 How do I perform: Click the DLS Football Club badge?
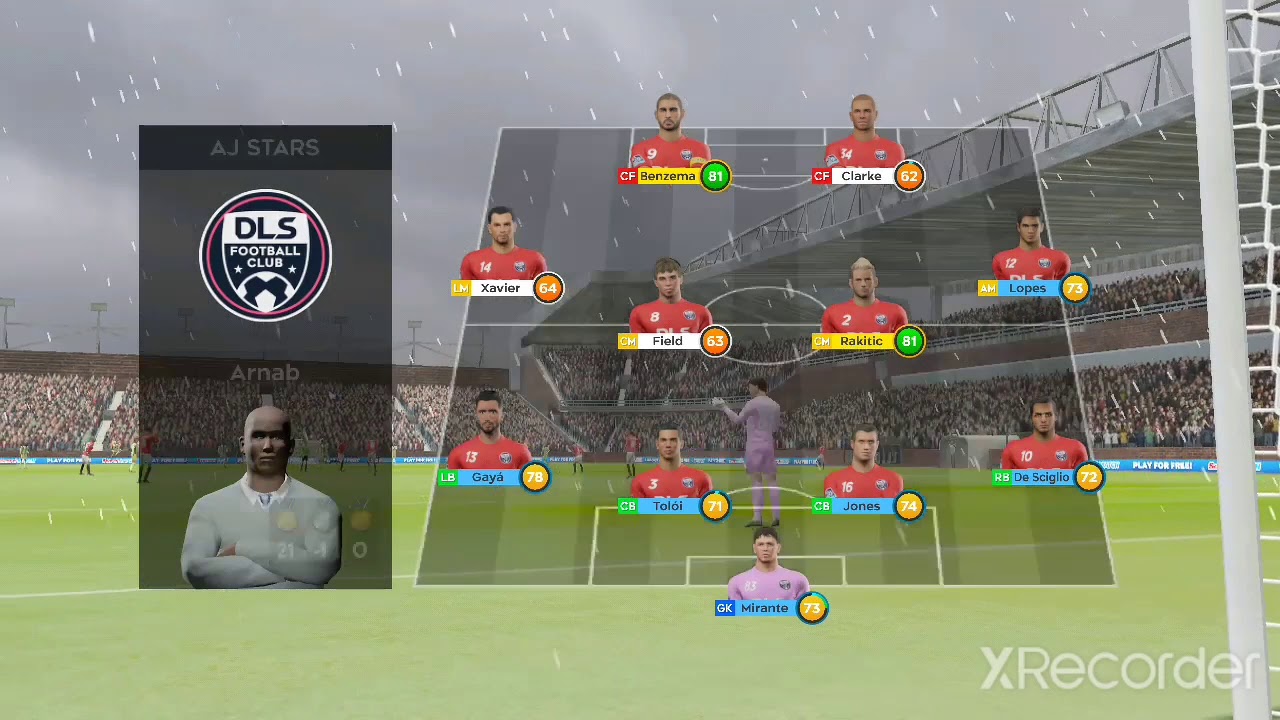[x=265, y=255]
